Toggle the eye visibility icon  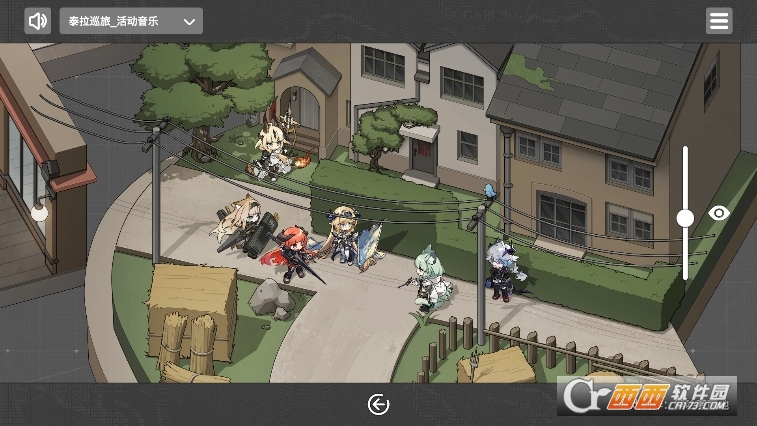coord(719,213)
